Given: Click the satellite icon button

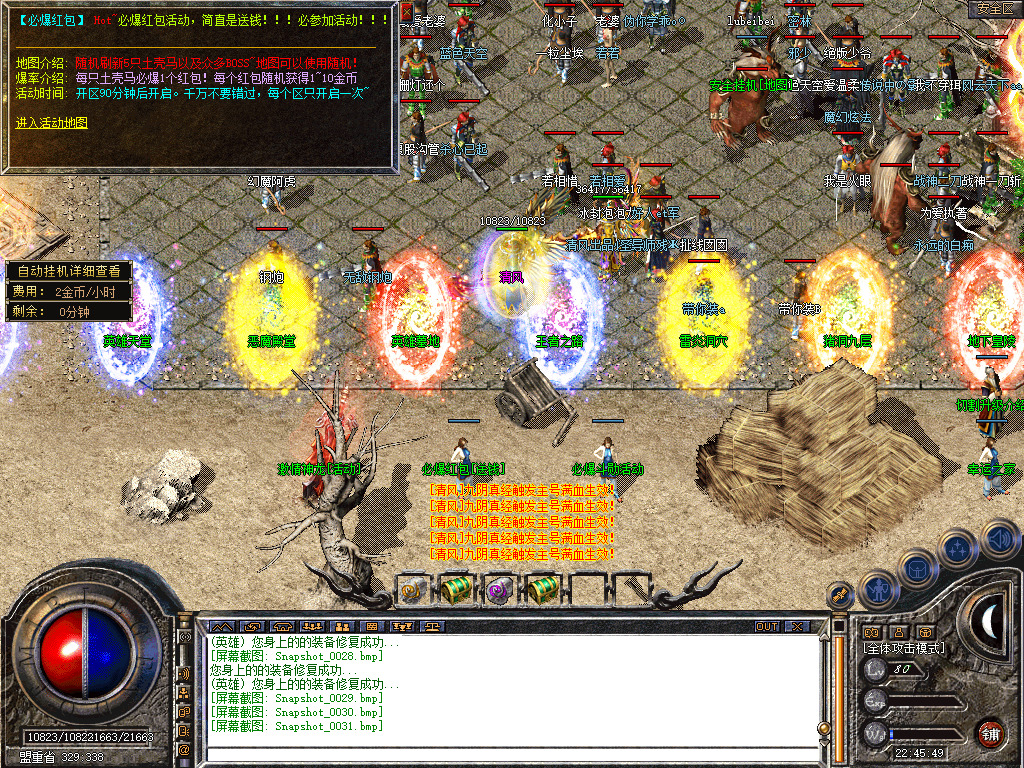Looking at the screenshot, I should click(x=840, y=594).
